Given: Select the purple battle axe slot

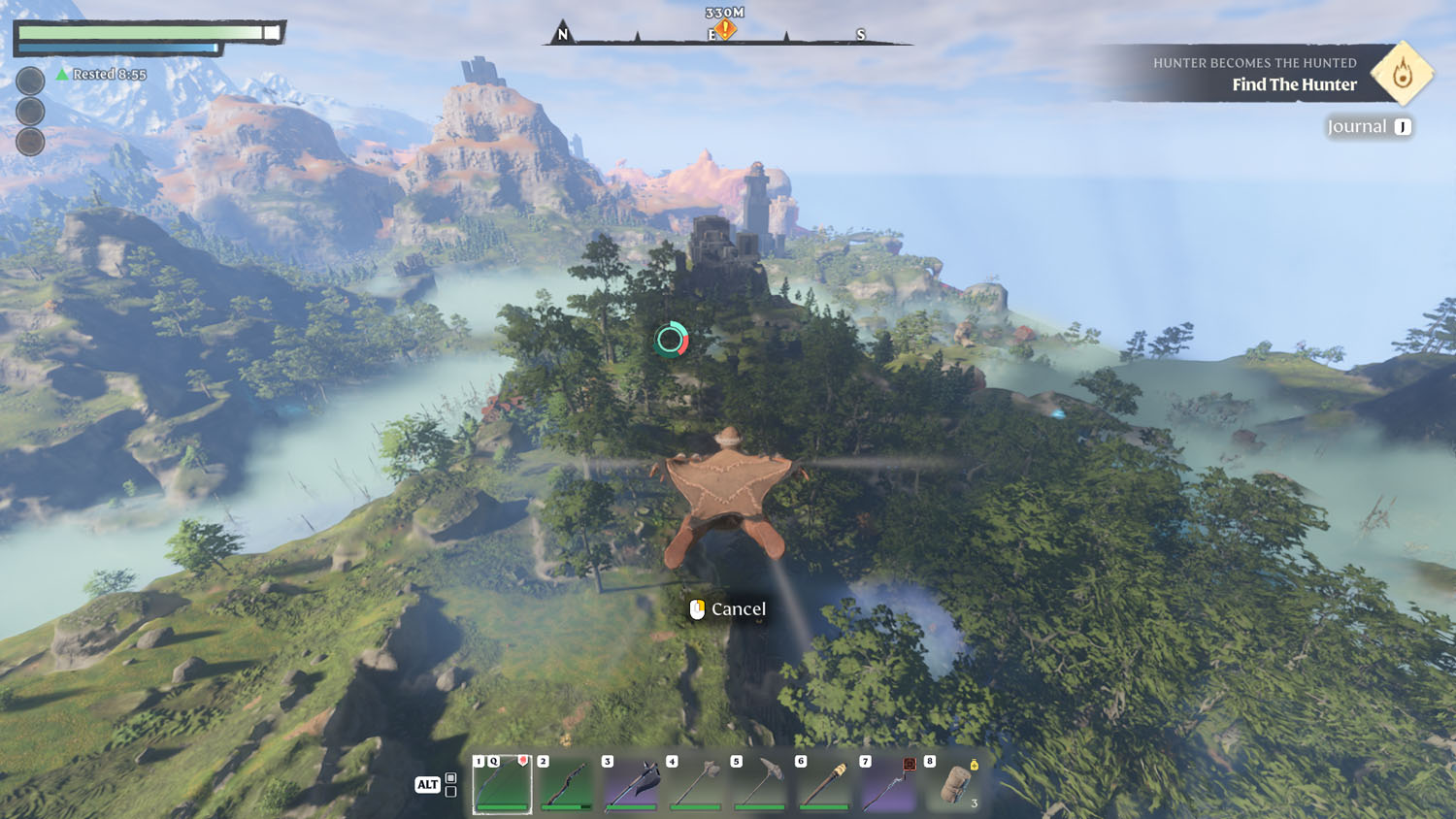Looking at the screenshot, I should [x=631, y=784].
